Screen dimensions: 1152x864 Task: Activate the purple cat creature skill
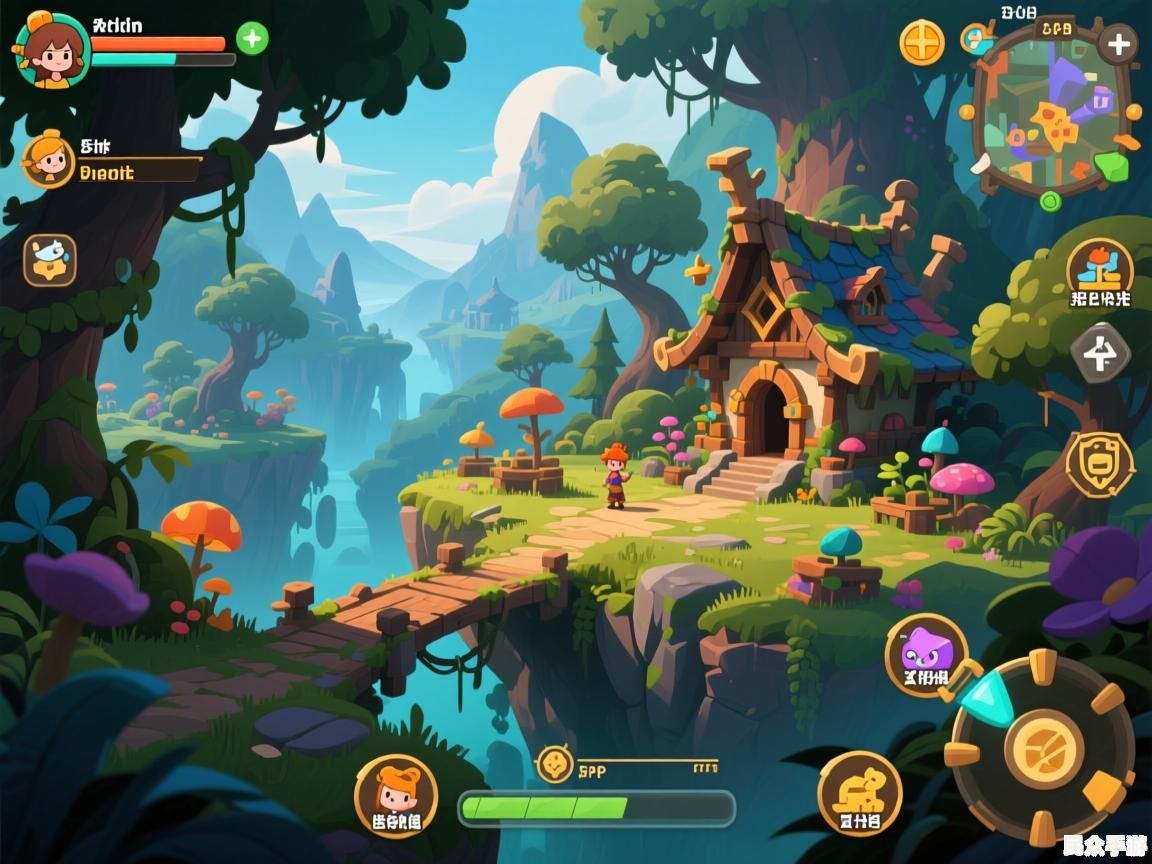pyautogui.click(x=926, y=654)
